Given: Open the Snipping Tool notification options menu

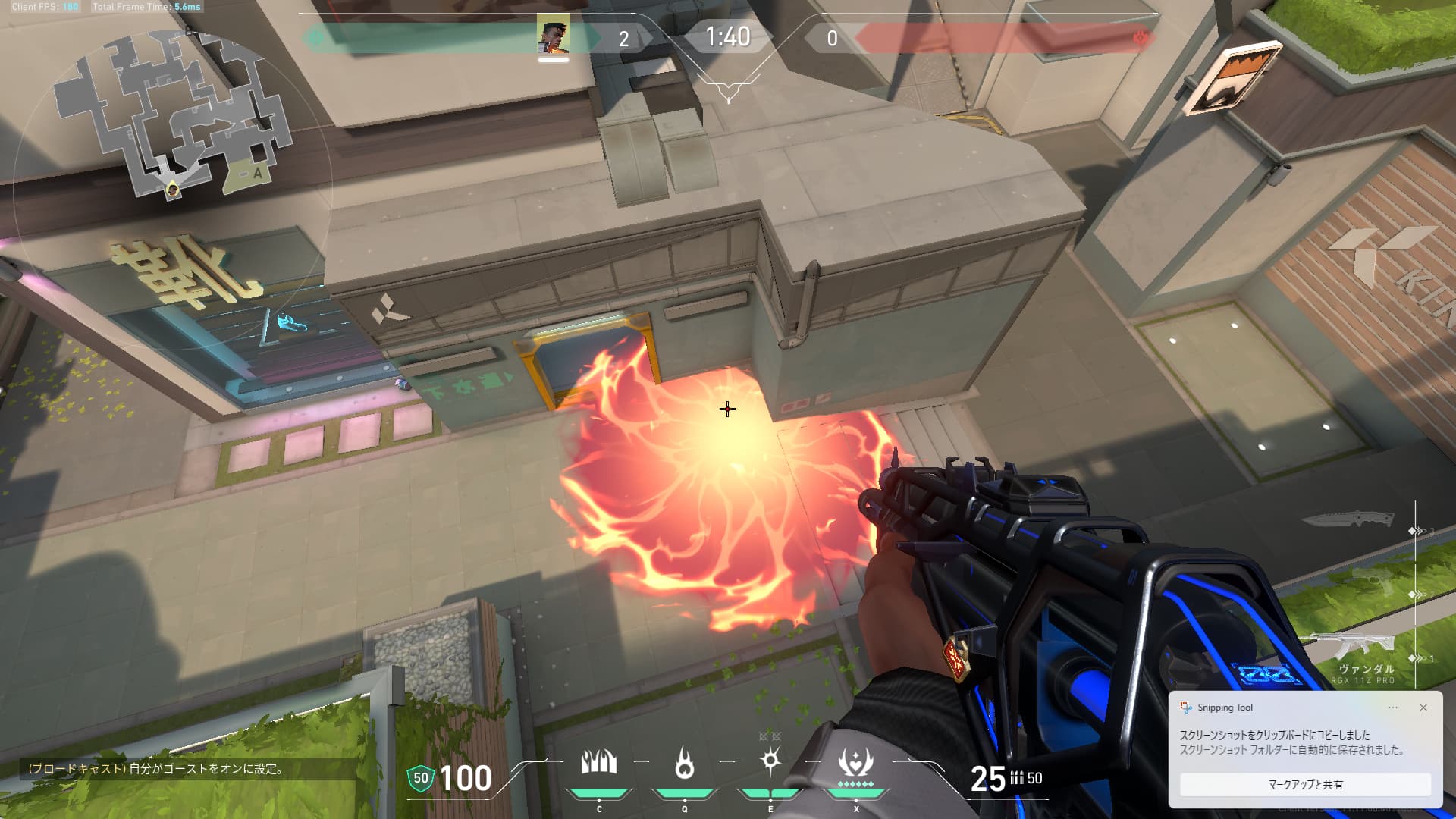Looking at the screenshot, I should [1393, 708].
